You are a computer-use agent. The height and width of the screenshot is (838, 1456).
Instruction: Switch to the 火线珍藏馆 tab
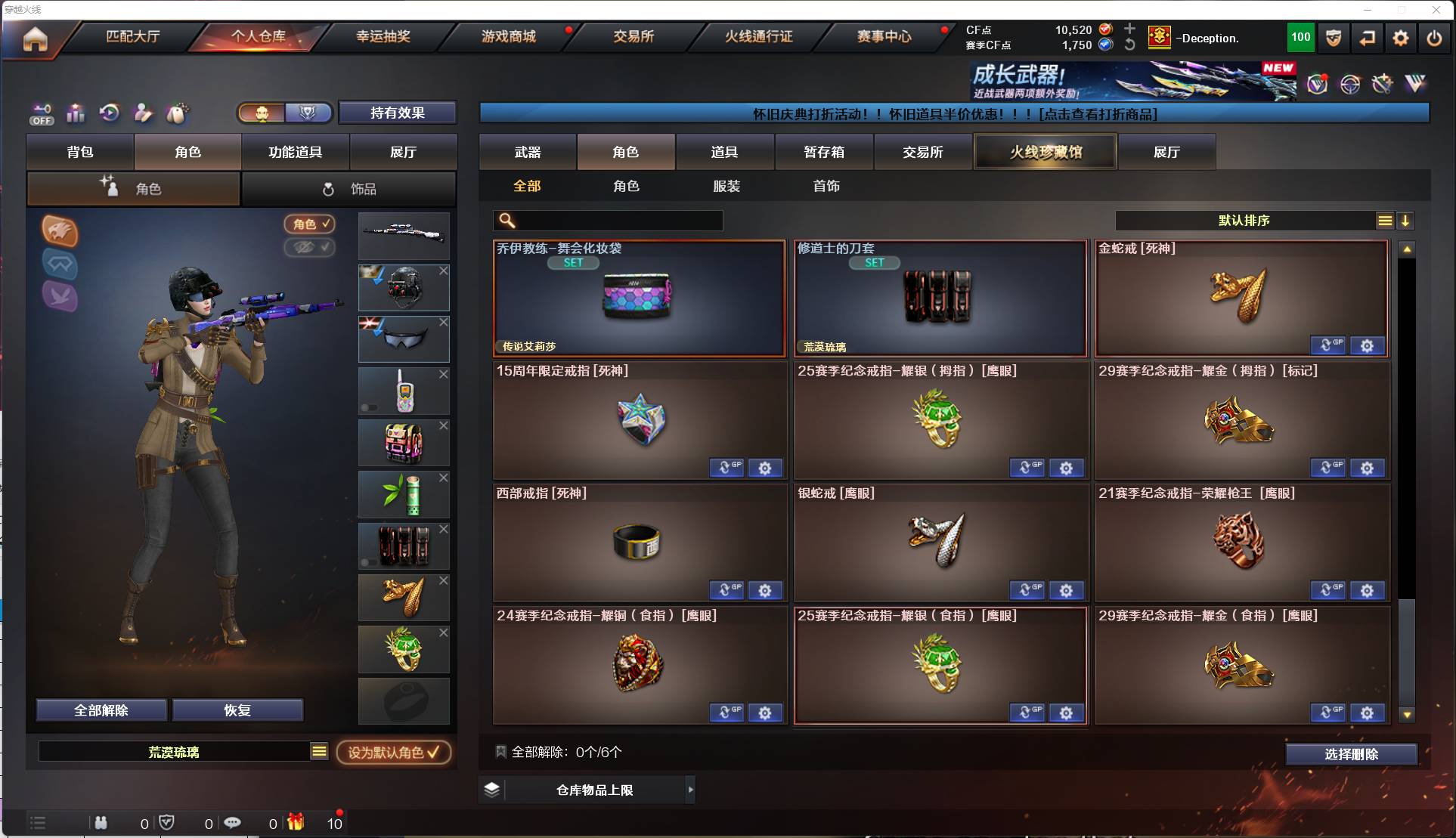click(1046, 151)
